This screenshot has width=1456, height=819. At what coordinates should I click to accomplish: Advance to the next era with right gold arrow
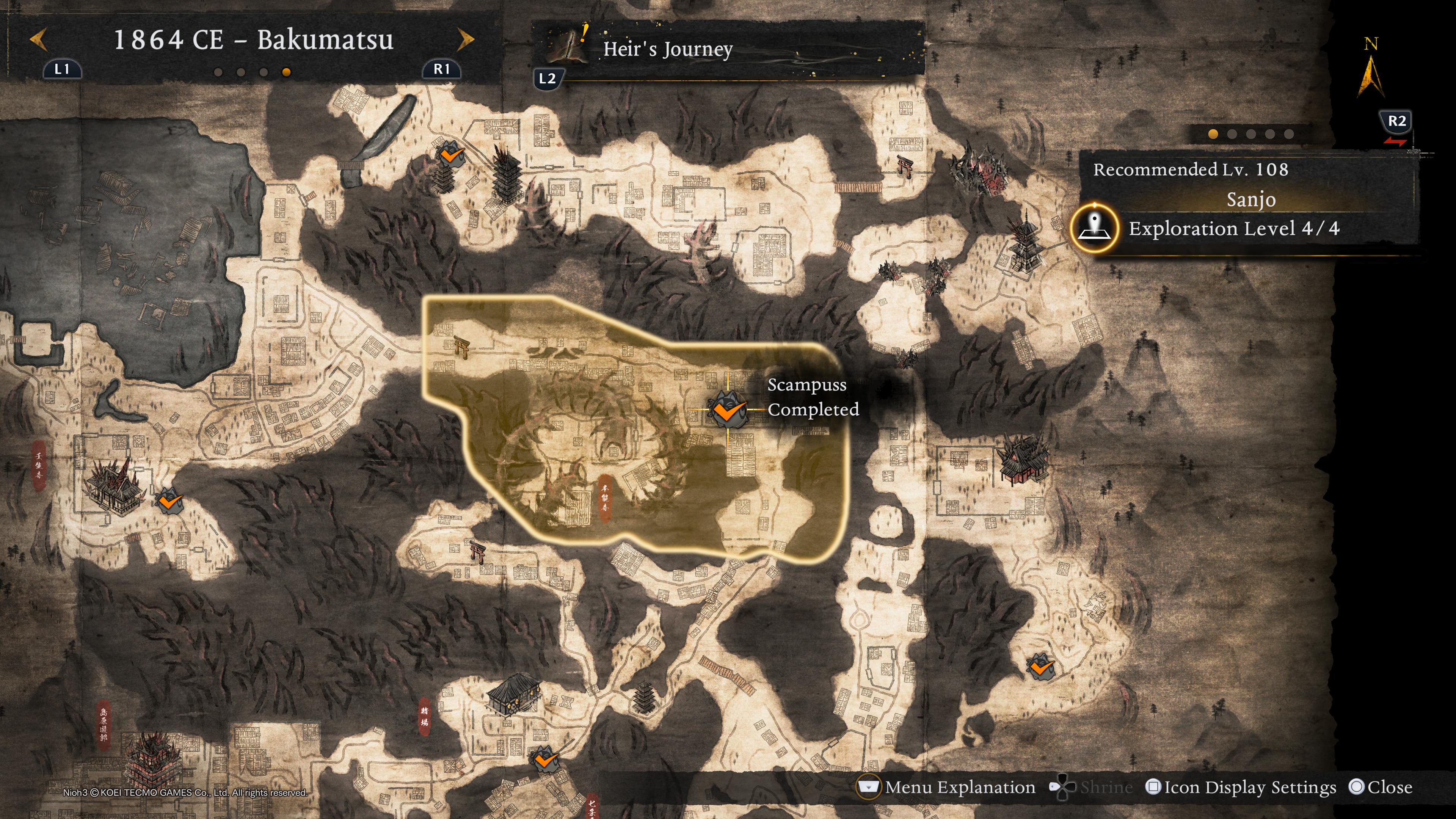(x=465, y=39)
